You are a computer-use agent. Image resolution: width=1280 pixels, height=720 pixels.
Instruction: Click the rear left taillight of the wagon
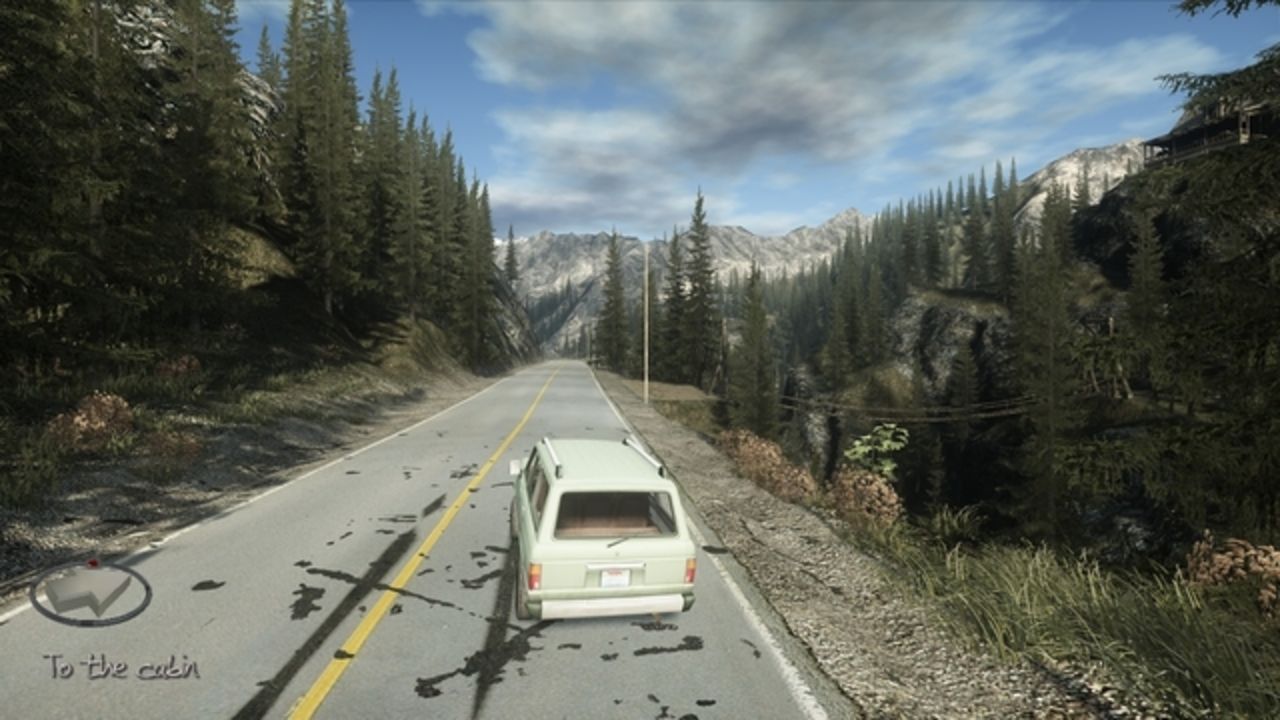[x=535, y=574]
